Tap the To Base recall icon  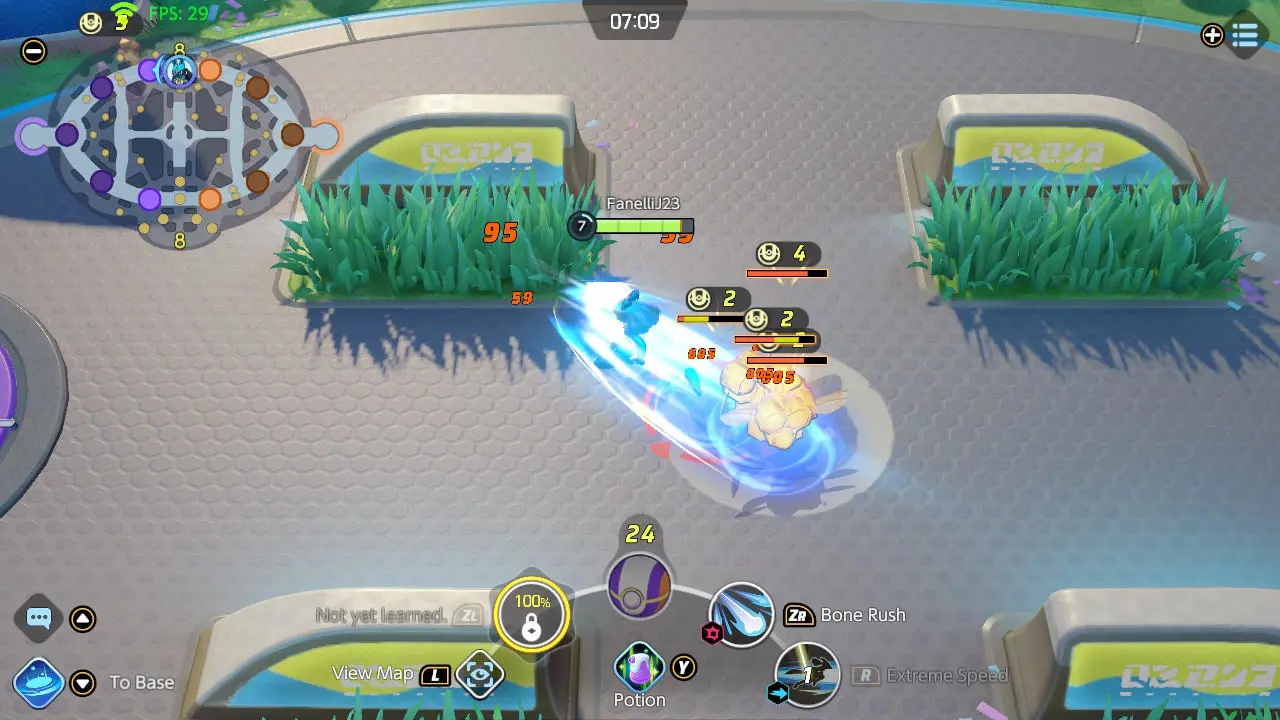[38, 683]
